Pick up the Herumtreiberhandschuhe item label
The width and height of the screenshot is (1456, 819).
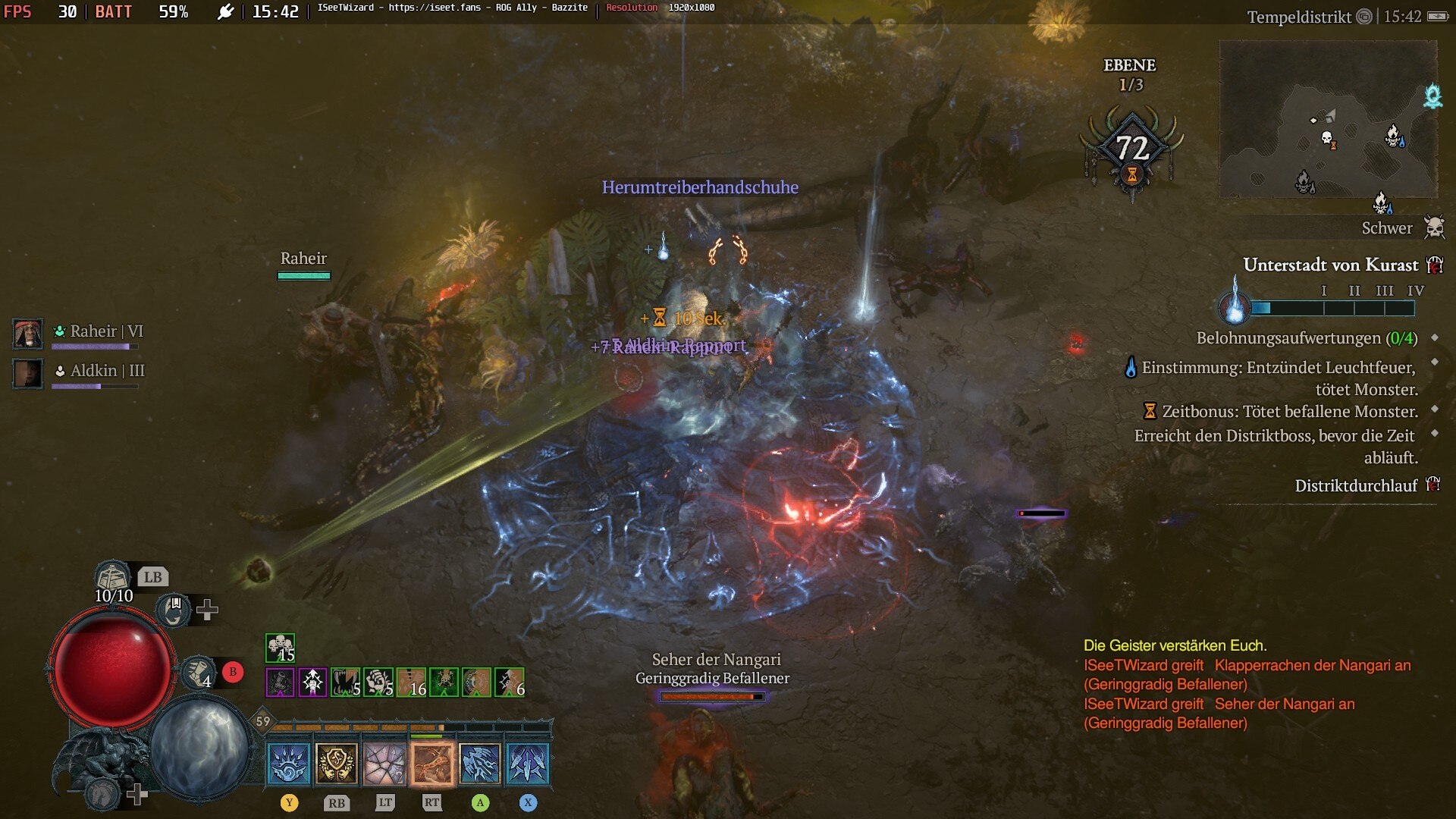[700, 187]
